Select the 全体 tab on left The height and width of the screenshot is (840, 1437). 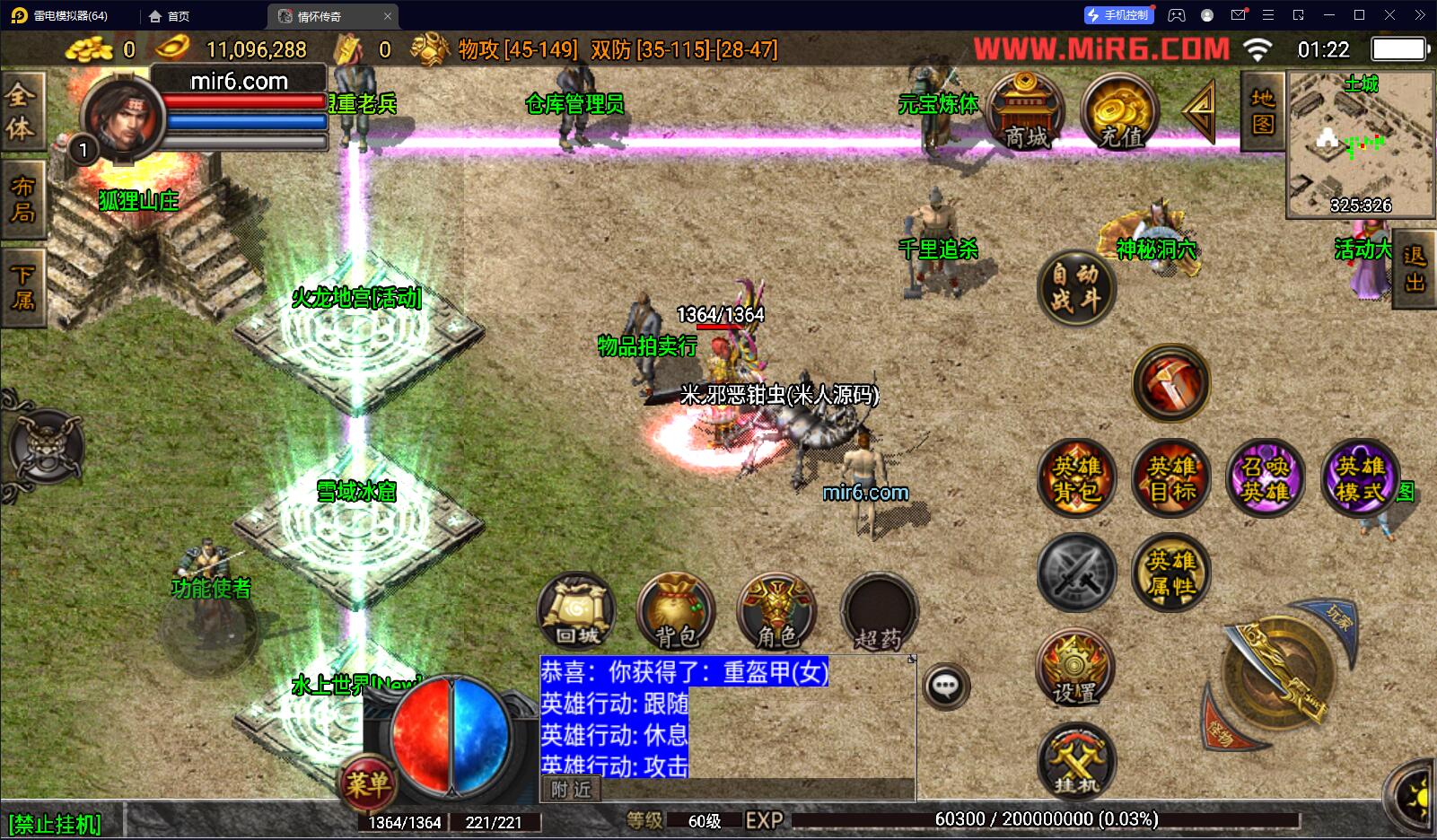[x=22, y=111]
